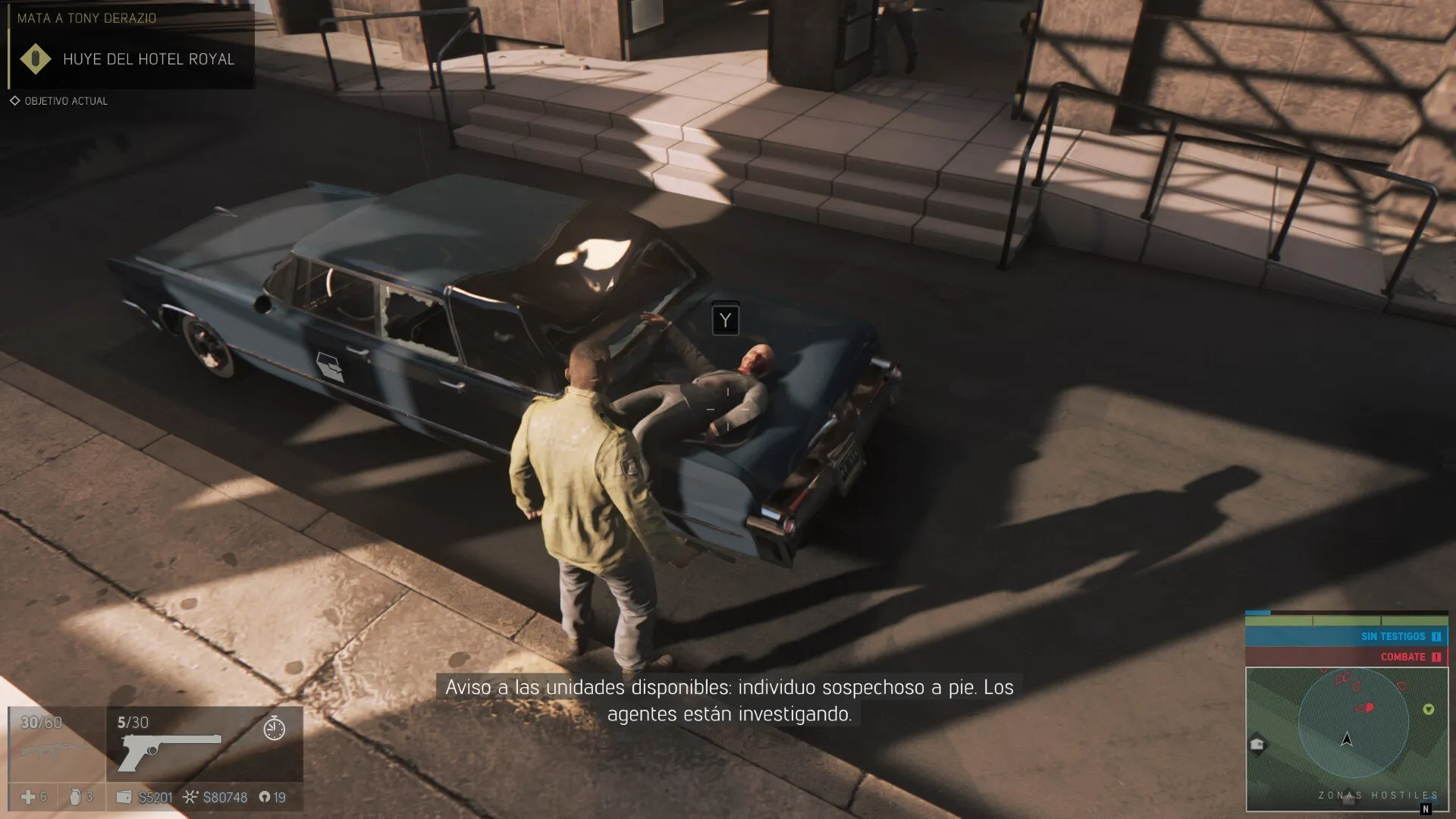
Task: Click the wallet cash icon
Action: click(x=124, y=797)
